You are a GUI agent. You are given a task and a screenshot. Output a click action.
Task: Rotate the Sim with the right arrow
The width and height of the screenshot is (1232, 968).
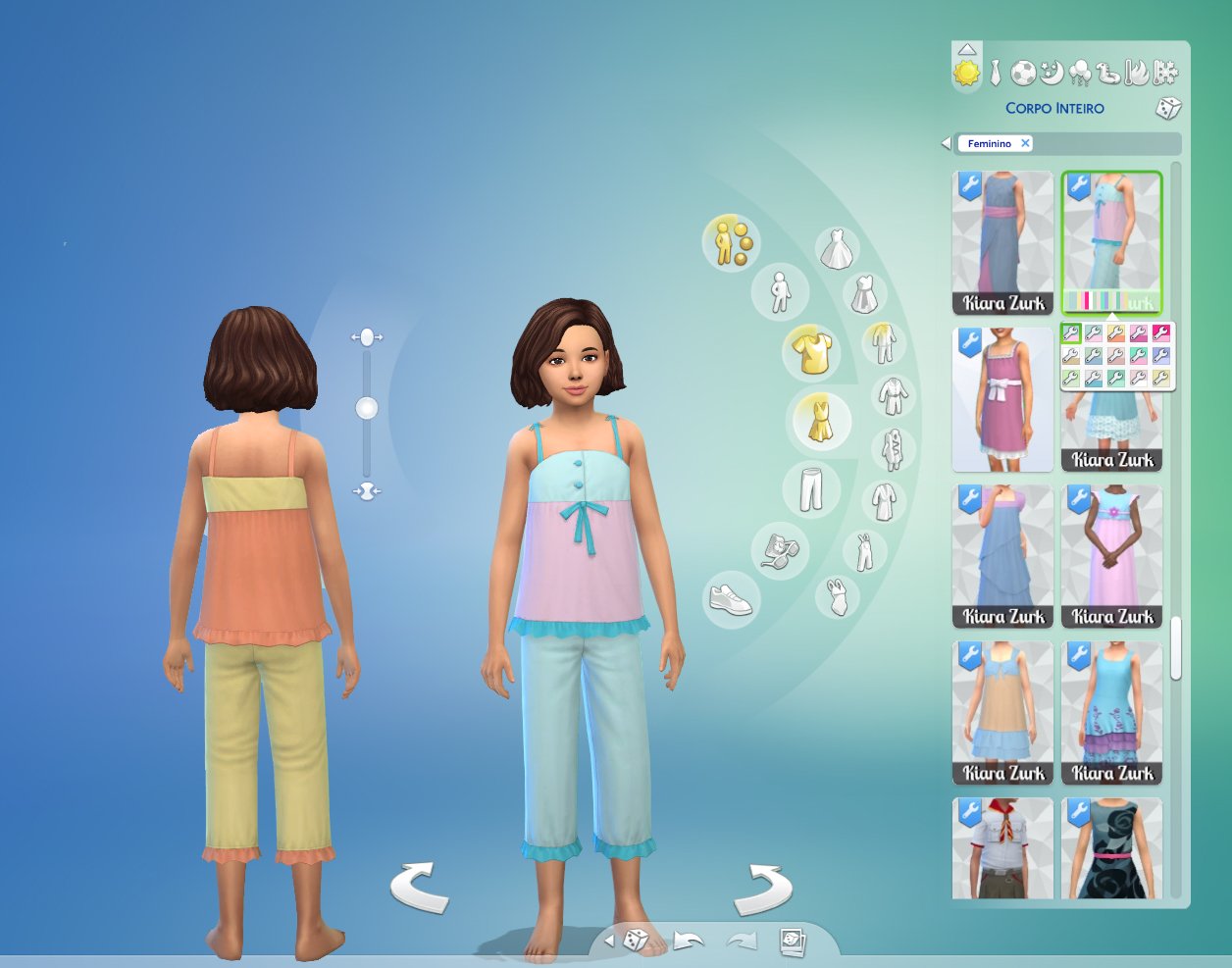click(763, 886)
